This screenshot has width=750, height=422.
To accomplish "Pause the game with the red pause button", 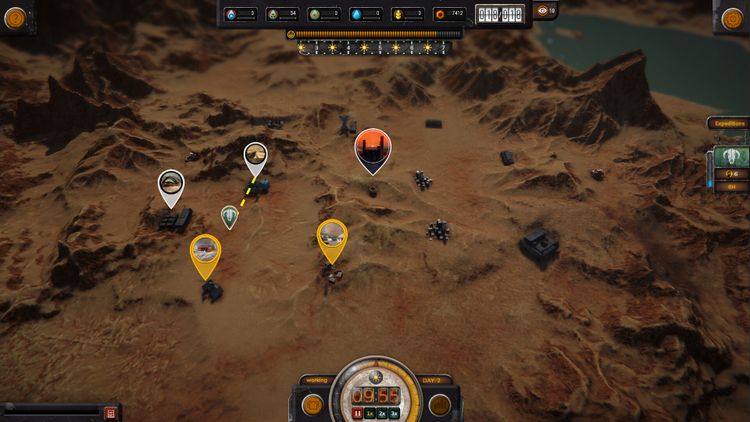I will click(357, 412).
